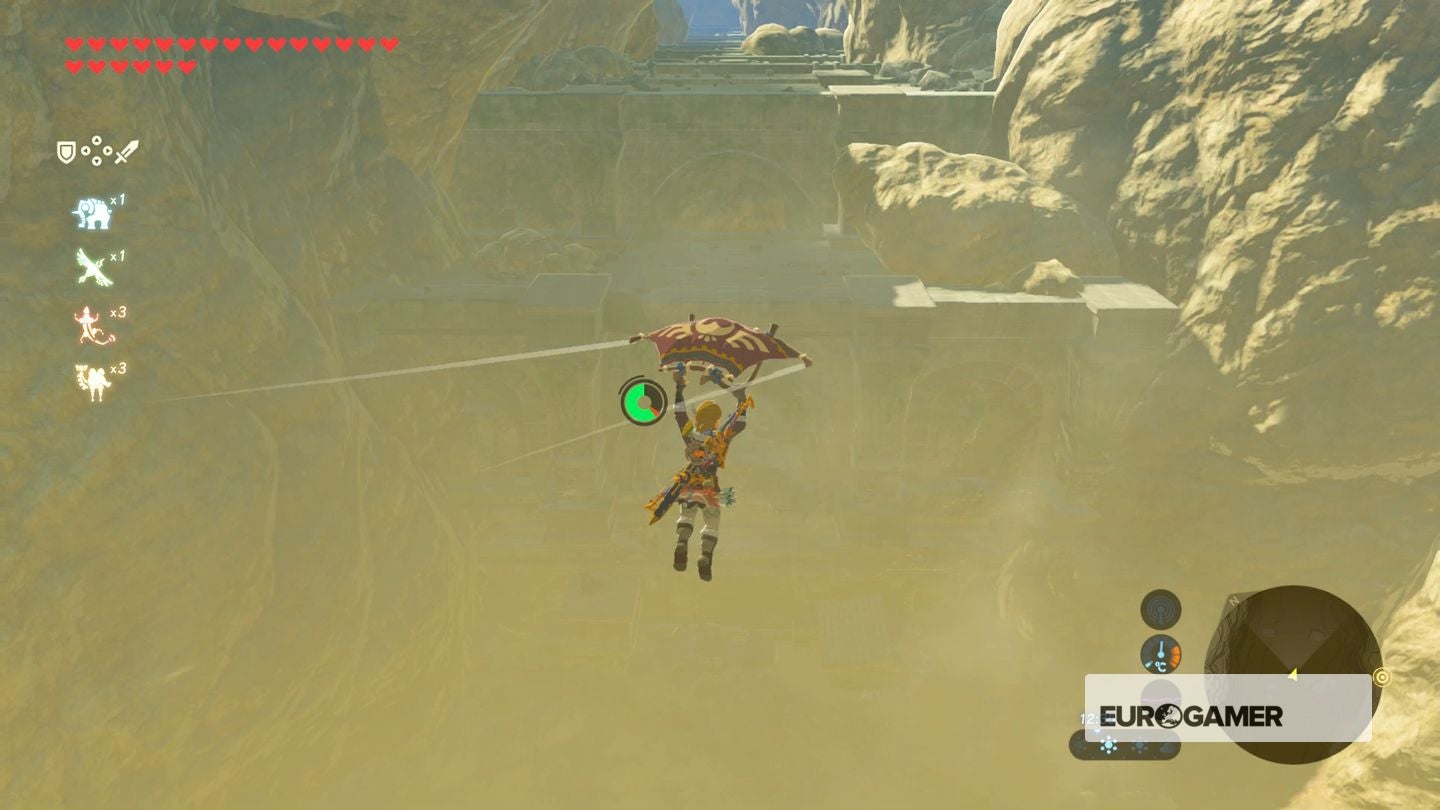Screen dimensions: 1440x810
Task: Click the temperature gauge icon
Action: [x=1160, y=654]
